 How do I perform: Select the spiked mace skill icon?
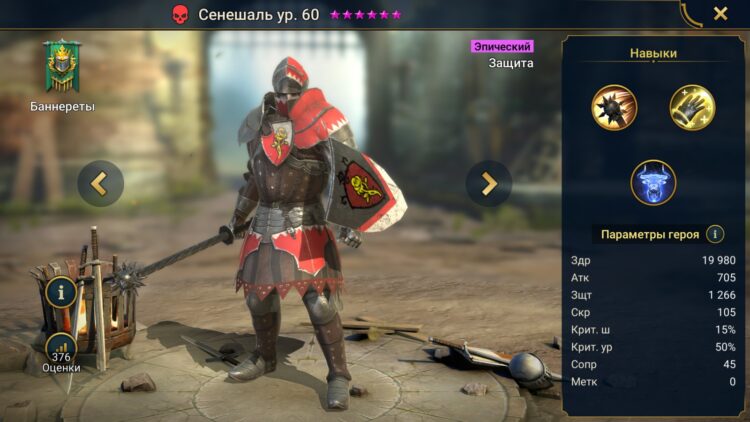[613, 107]
